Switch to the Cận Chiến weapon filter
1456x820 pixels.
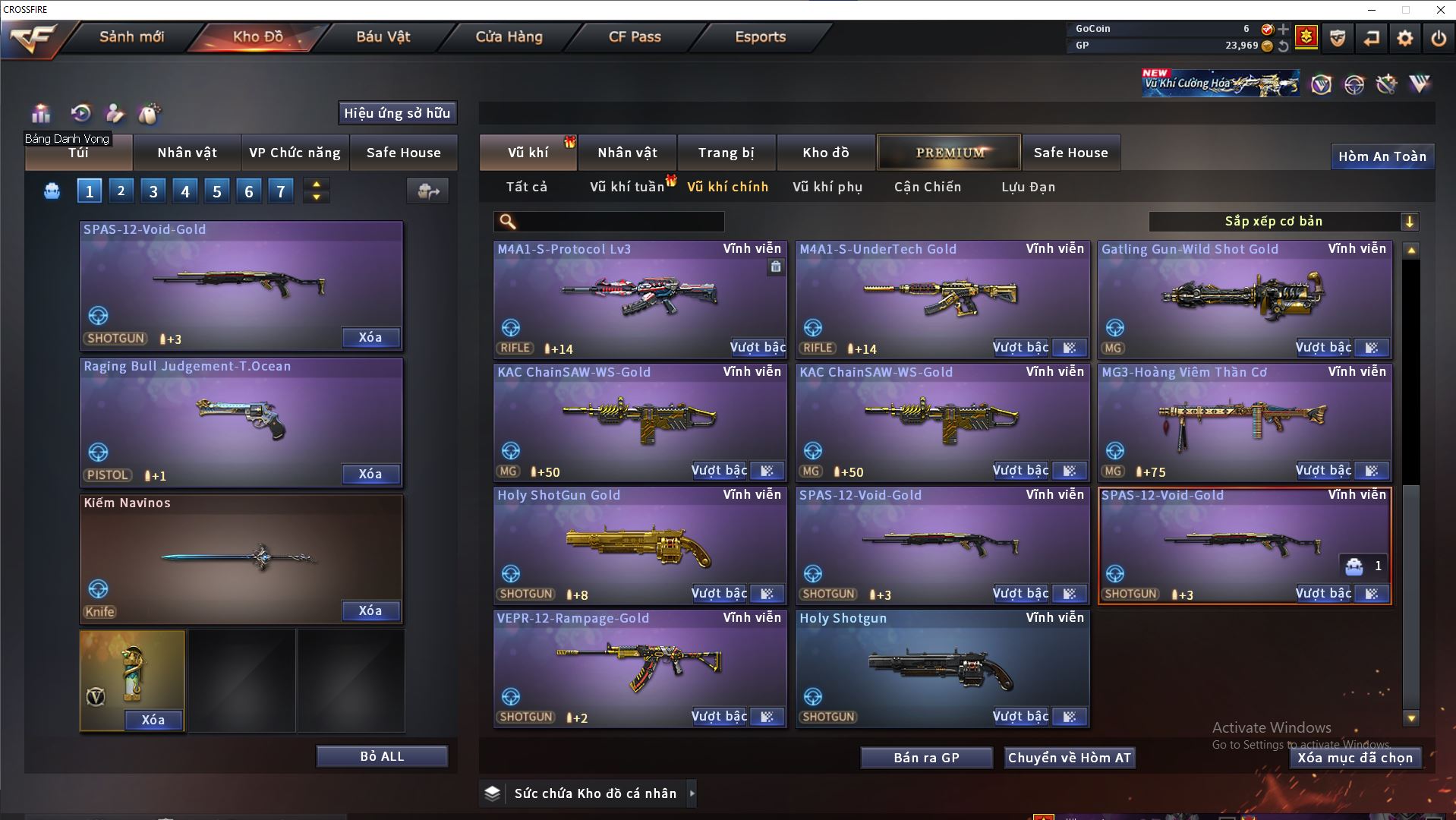point(927,187)
